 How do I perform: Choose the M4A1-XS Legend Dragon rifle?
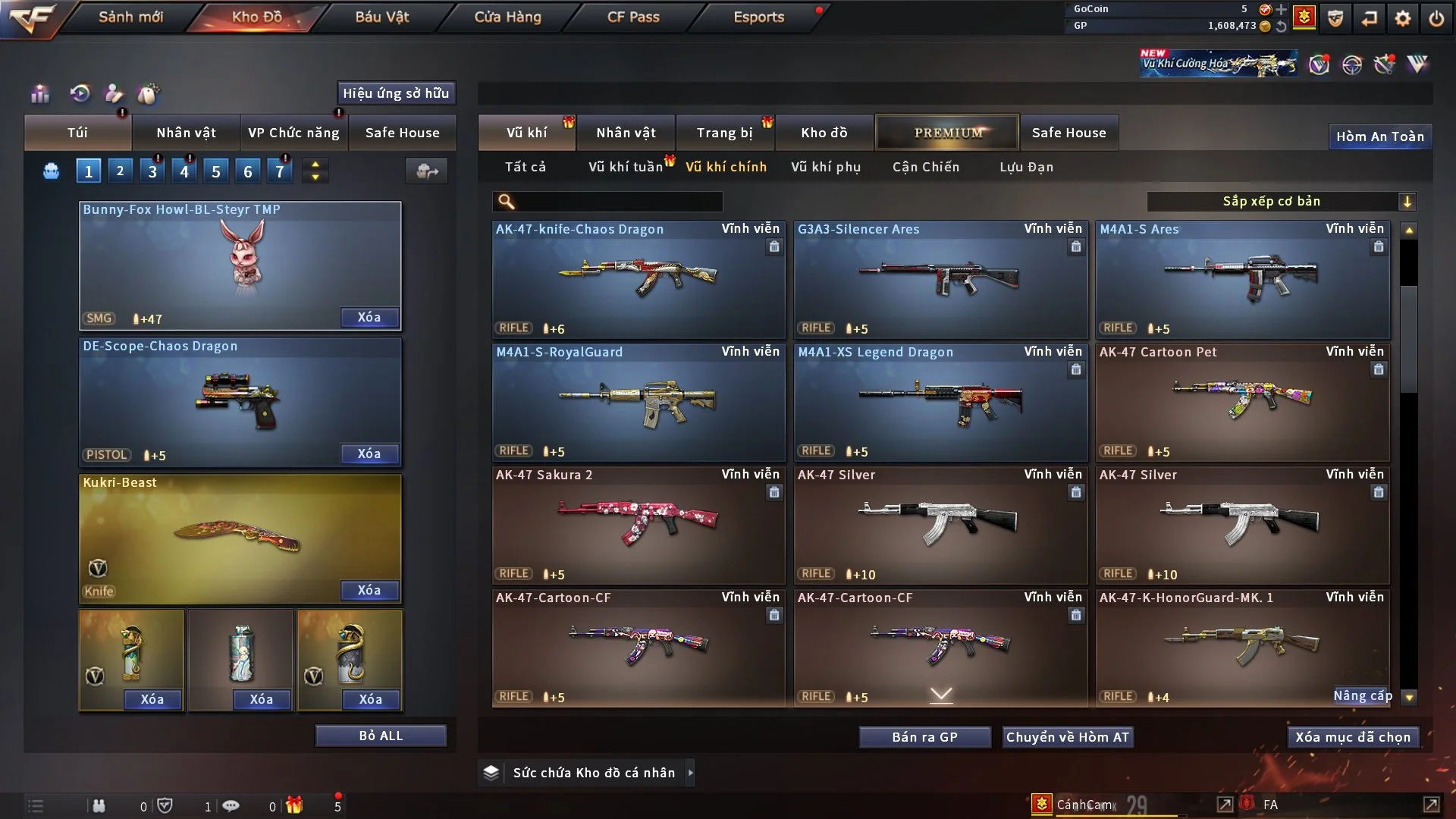940,402
